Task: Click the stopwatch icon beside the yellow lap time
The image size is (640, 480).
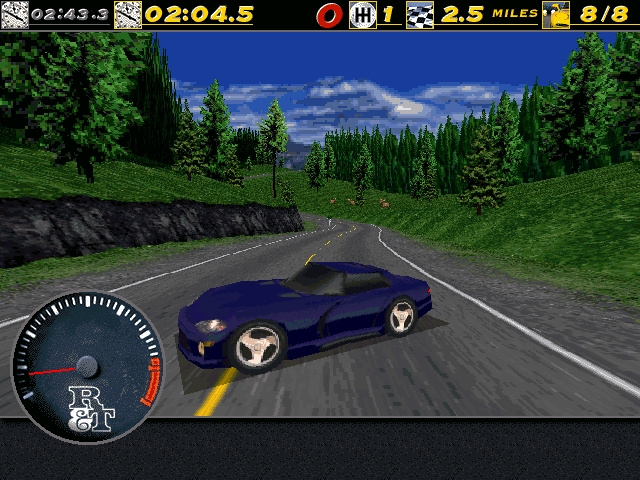Action: pyautogui.click(x=128, y=15)
